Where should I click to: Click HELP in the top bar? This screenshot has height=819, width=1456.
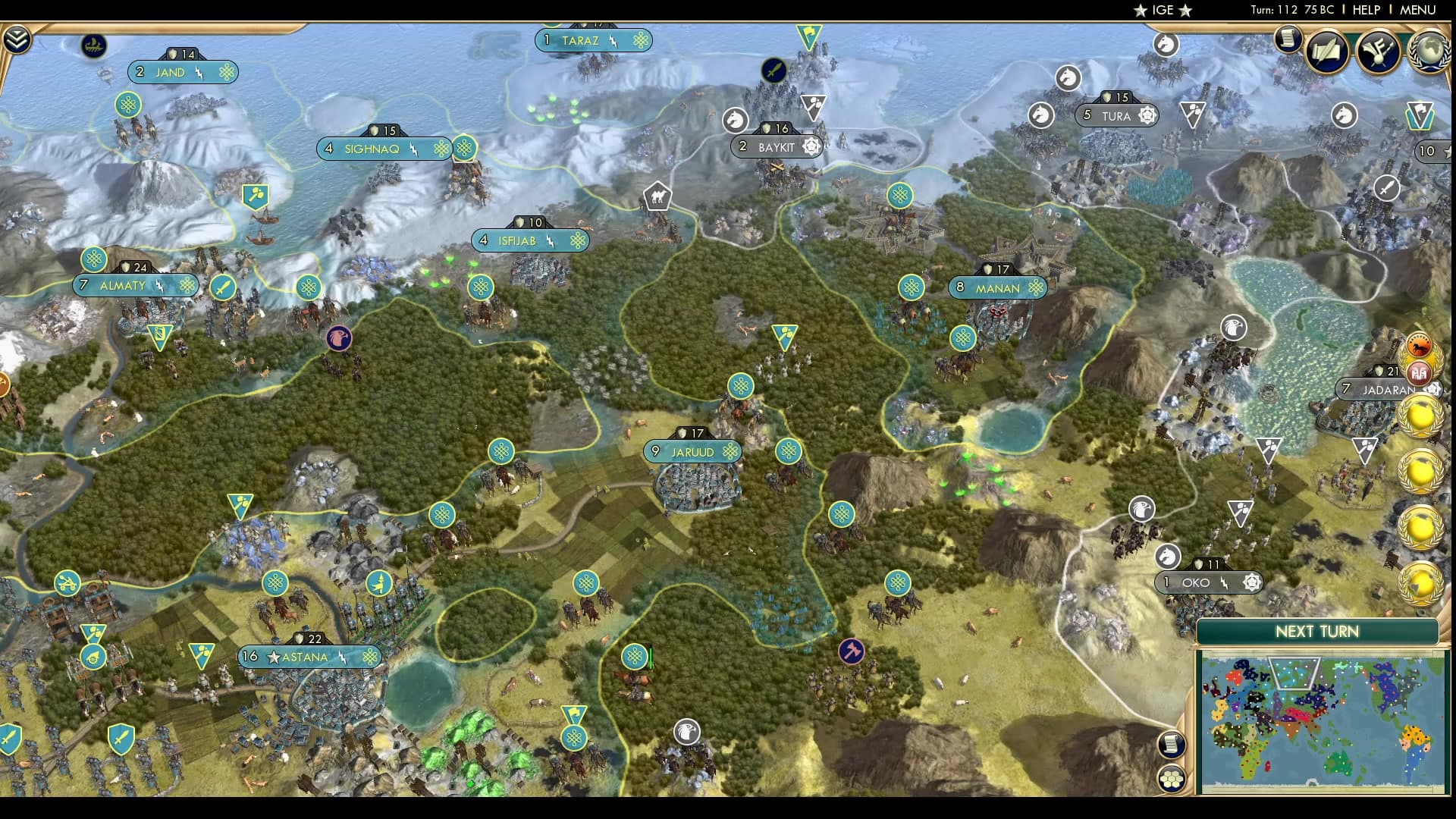(x=1370, y=11)
